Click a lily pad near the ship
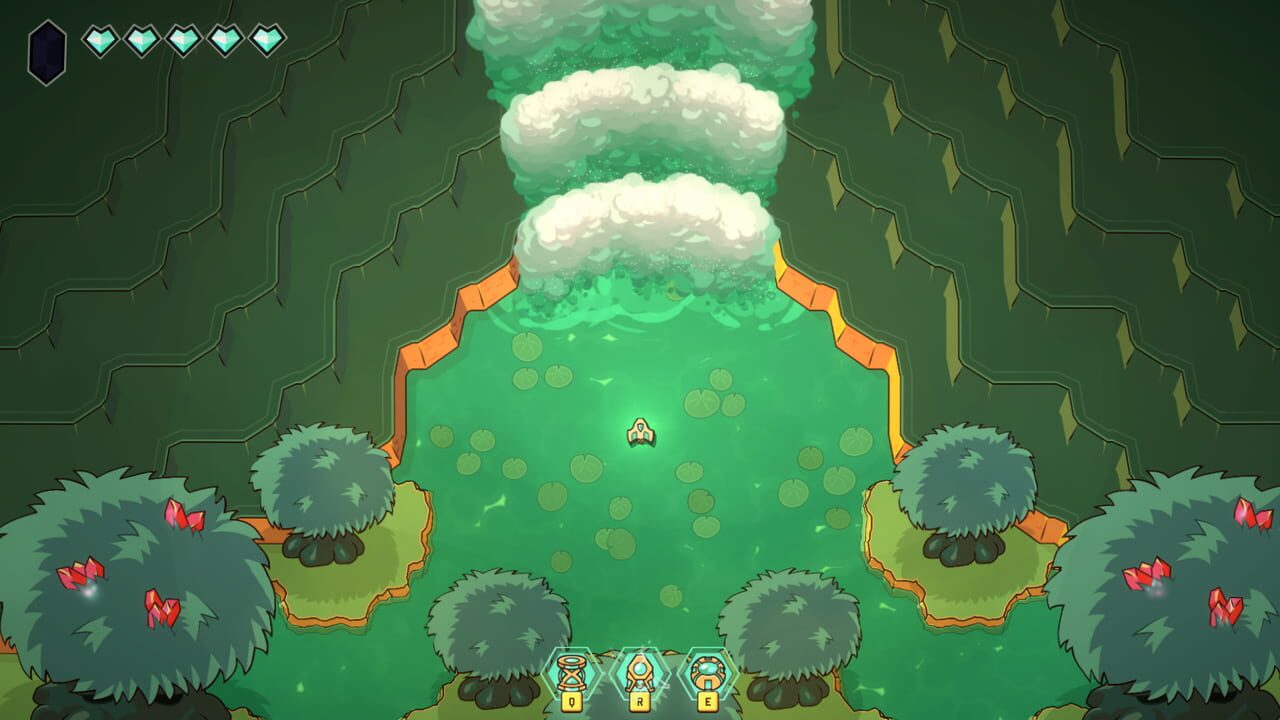The height and width of the screenshot is (720, 1280). (x=690, y=470)
